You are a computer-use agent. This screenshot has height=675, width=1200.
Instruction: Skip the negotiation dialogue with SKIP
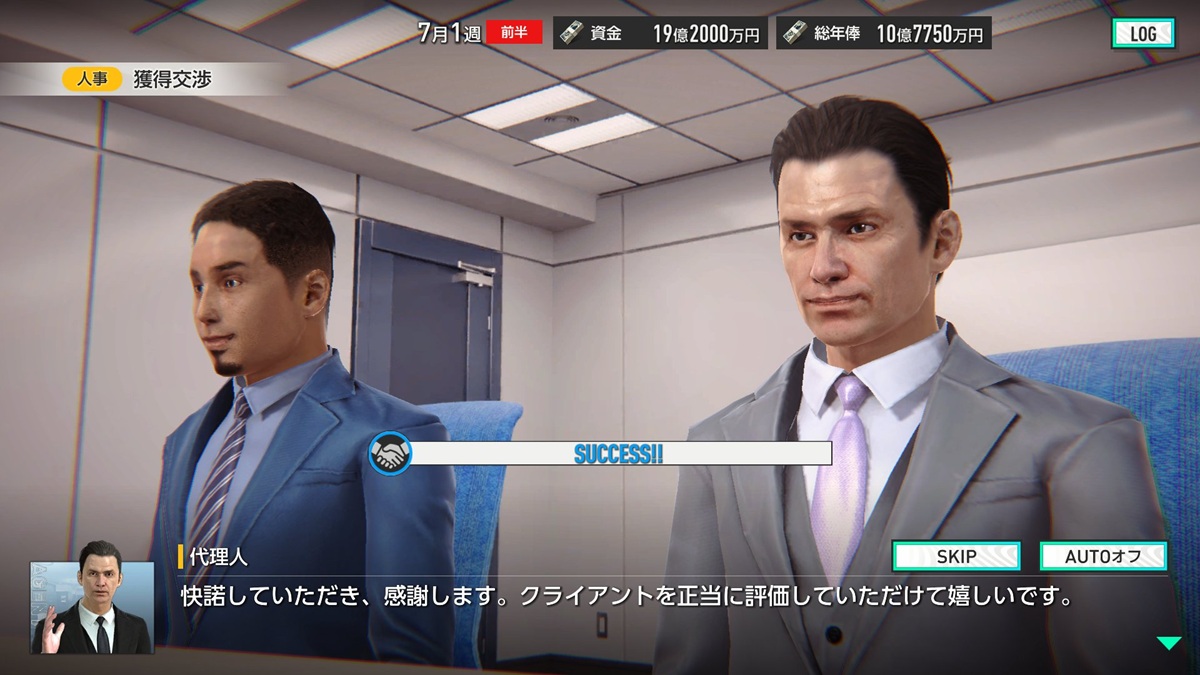[956, 556]
